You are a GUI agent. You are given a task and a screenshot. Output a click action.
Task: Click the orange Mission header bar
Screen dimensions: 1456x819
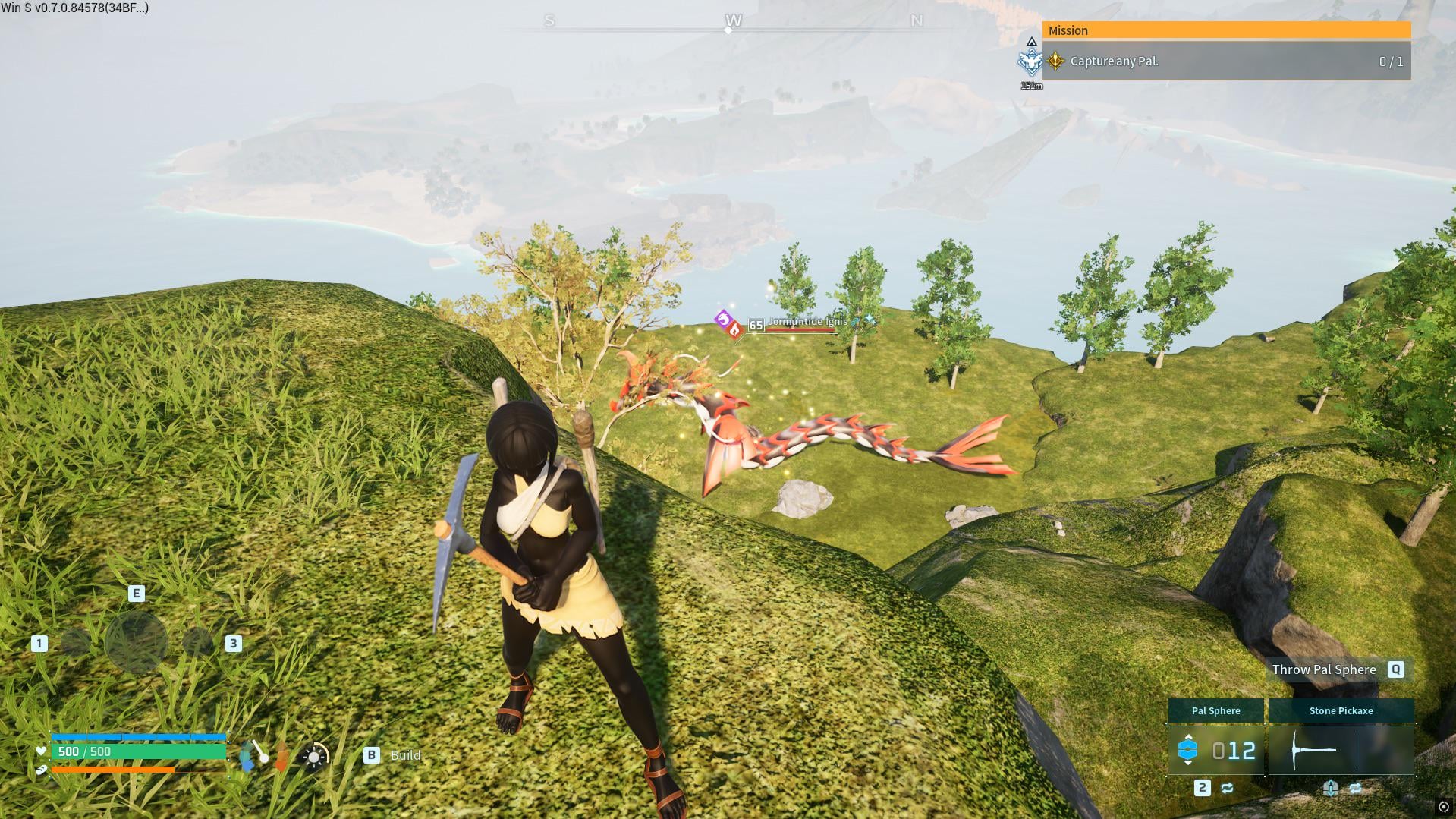coord(1226,30)
